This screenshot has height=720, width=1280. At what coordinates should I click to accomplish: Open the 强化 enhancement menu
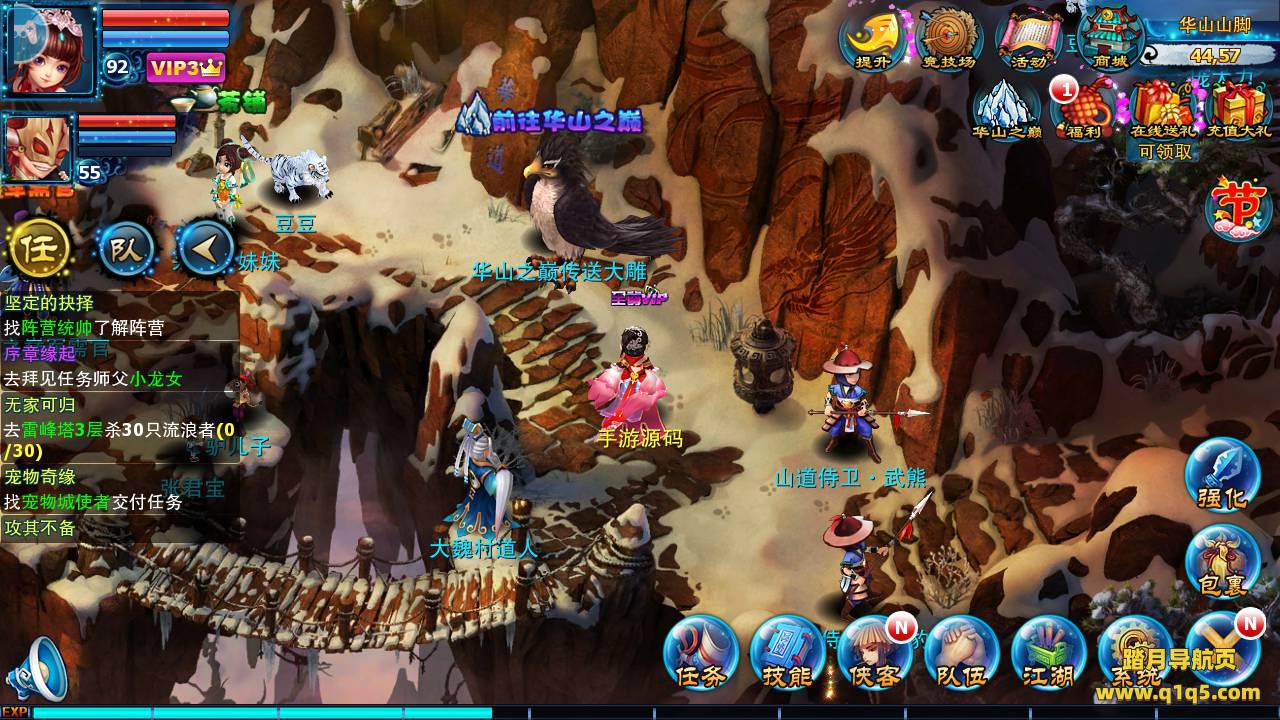point(1222,476)
